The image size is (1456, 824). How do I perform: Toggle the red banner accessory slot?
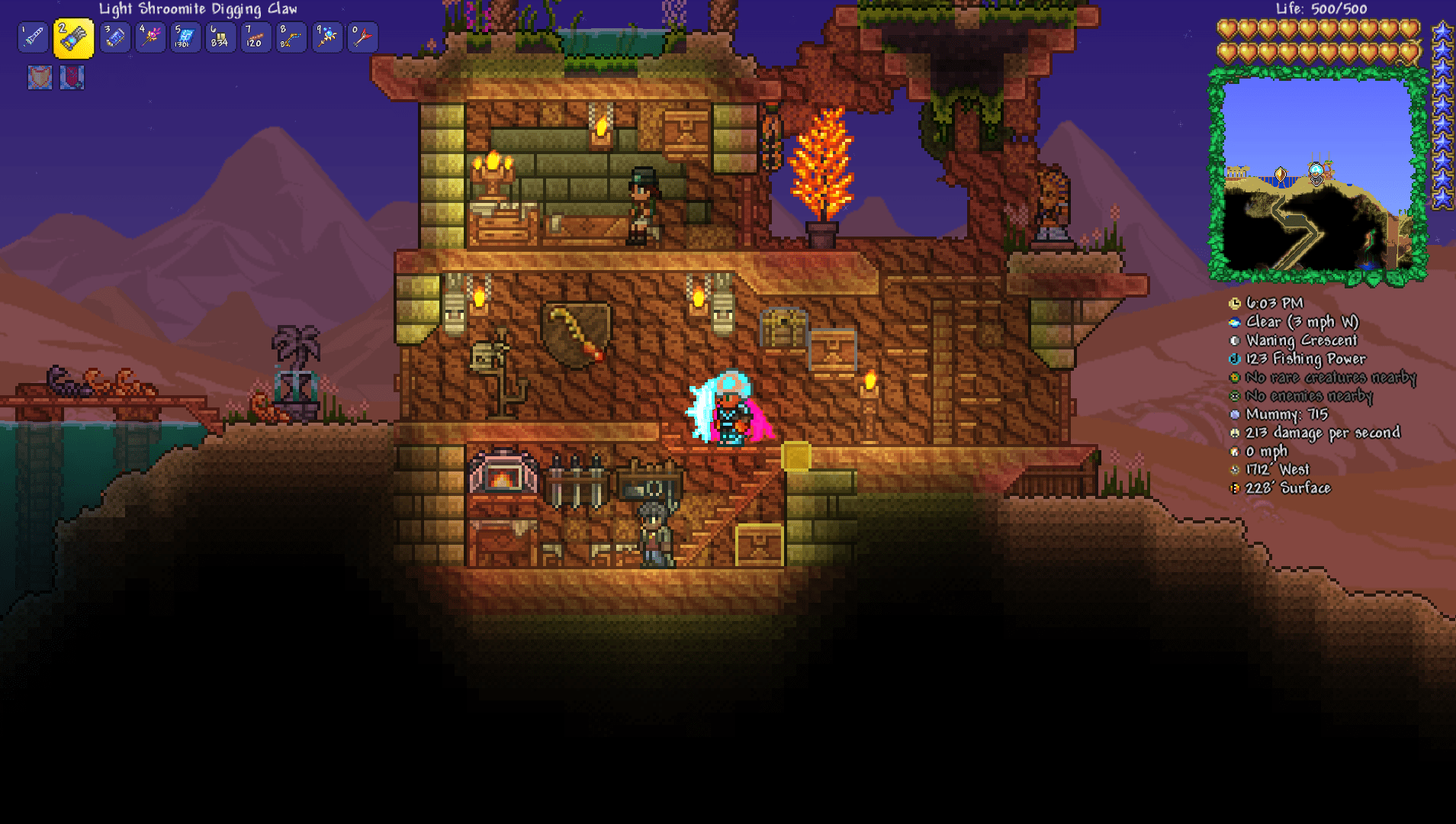73,77
